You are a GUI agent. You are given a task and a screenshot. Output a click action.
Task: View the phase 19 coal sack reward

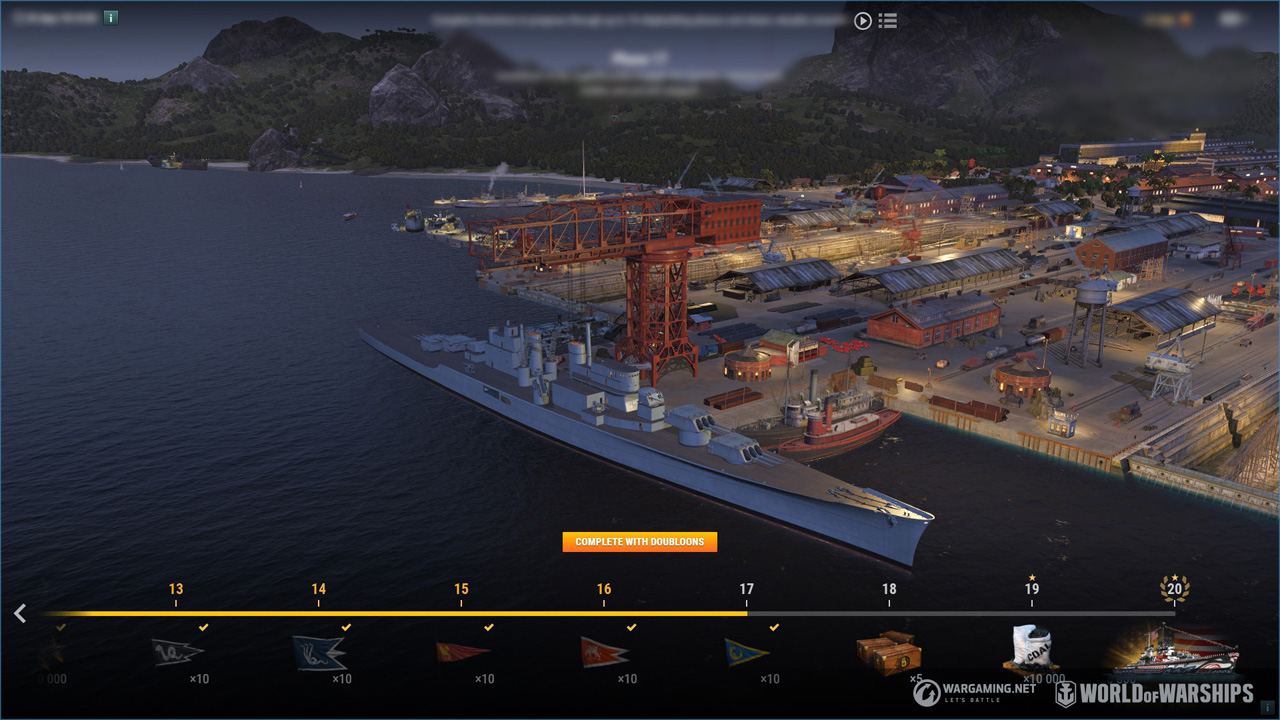point(1031,648)
